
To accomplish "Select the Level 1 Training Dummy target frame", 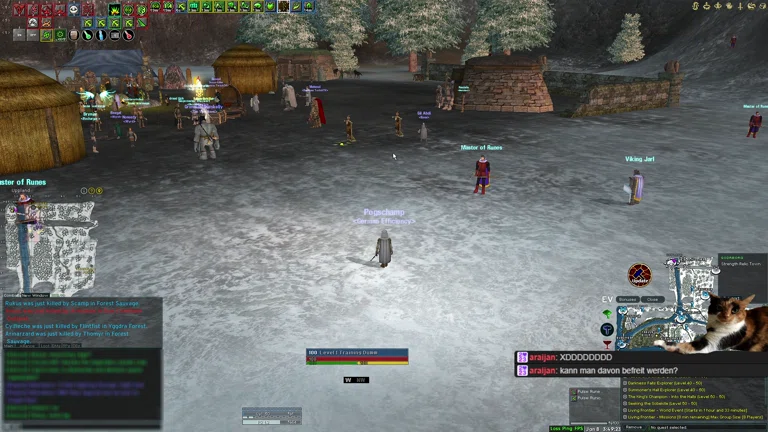I will 357,354.
